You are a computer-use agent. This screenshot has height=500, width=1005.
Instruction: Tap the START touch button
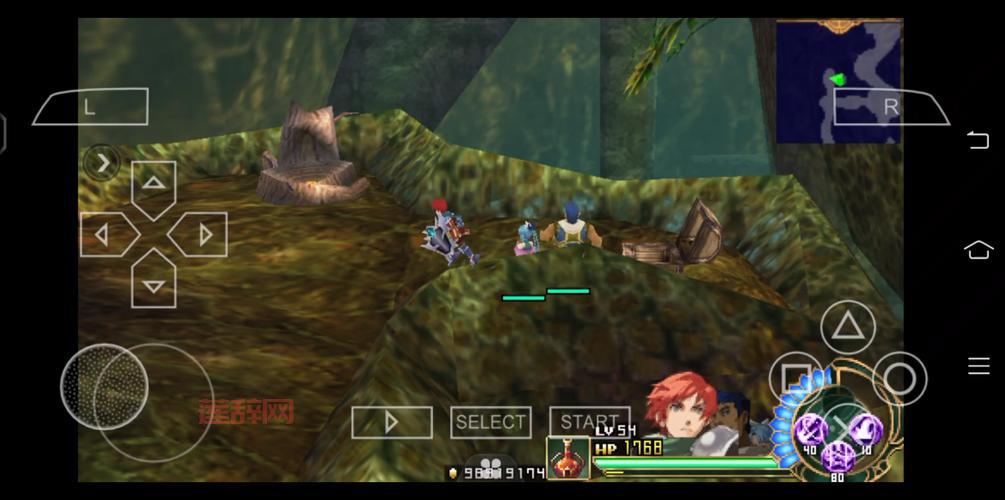click(589, 422)
